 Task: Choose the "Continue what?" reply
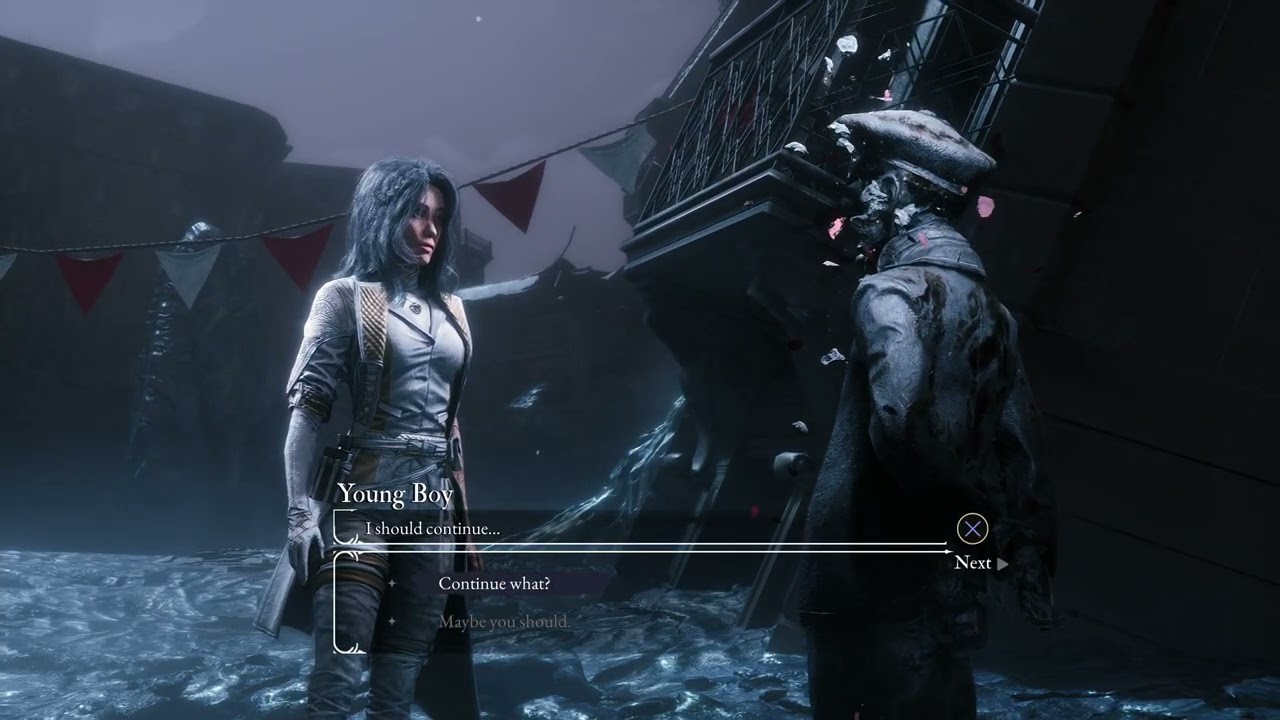click(494, 584)
